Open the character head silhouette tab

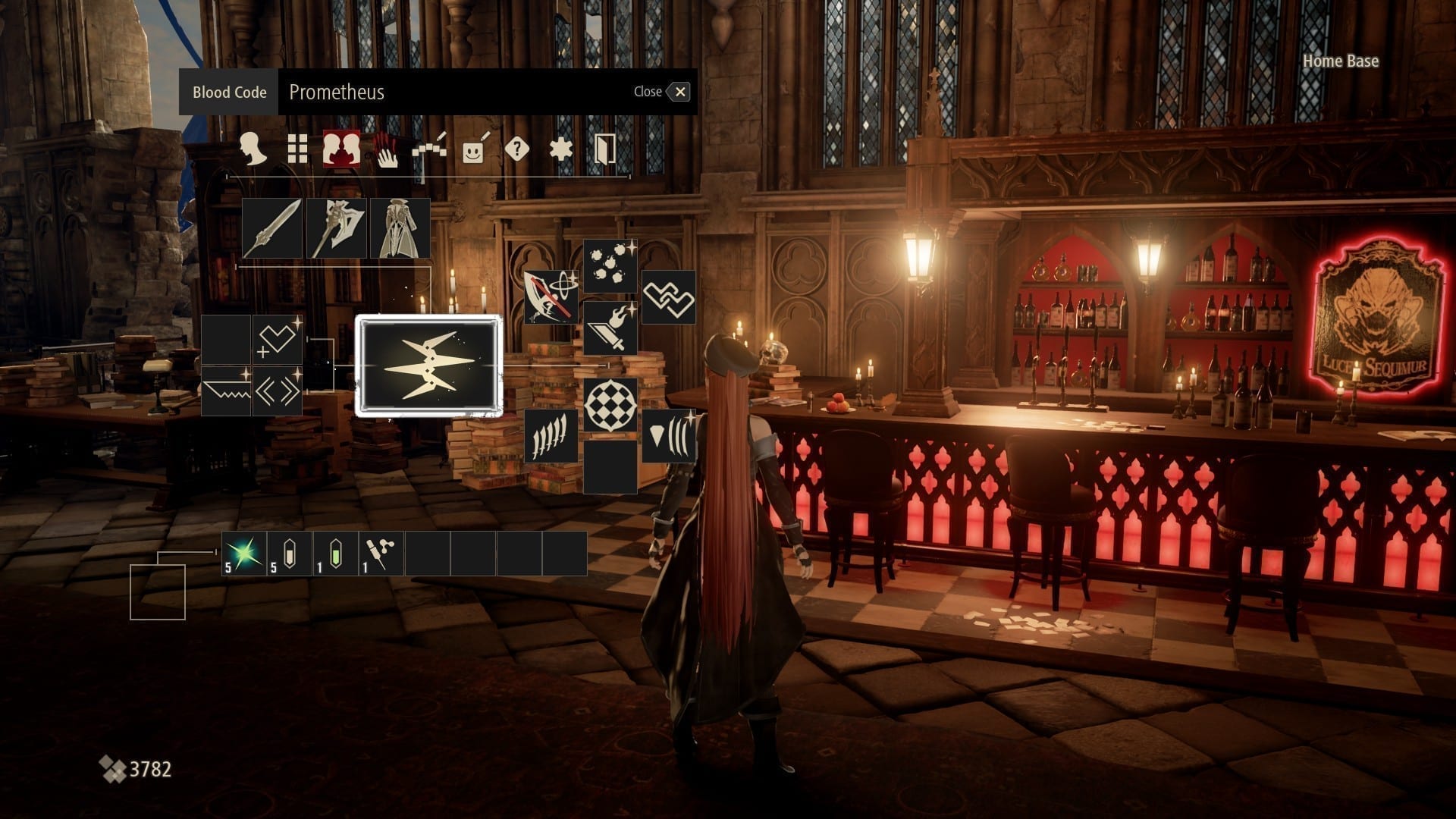(253, 149)
